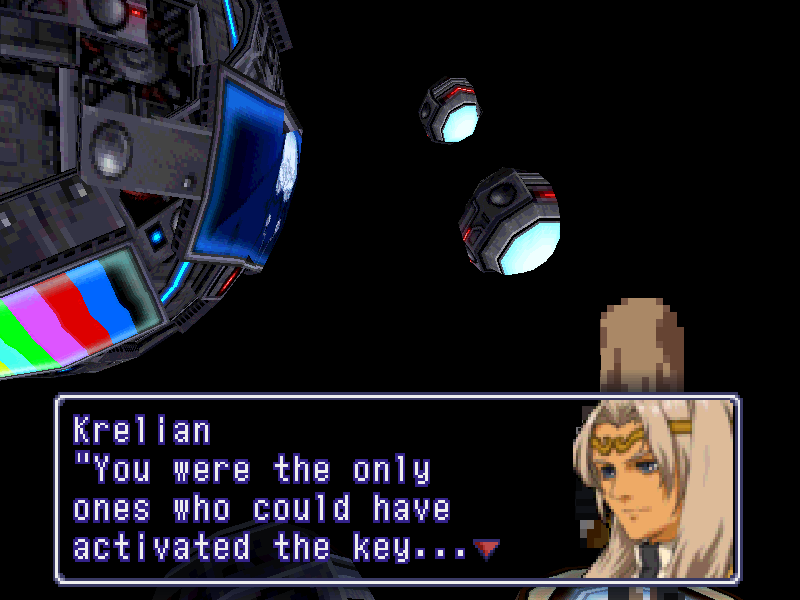Viewport: 800px width, 600px height.
Task: Click the red dialogue continue arrow
Action: click(x=485, y=548)
